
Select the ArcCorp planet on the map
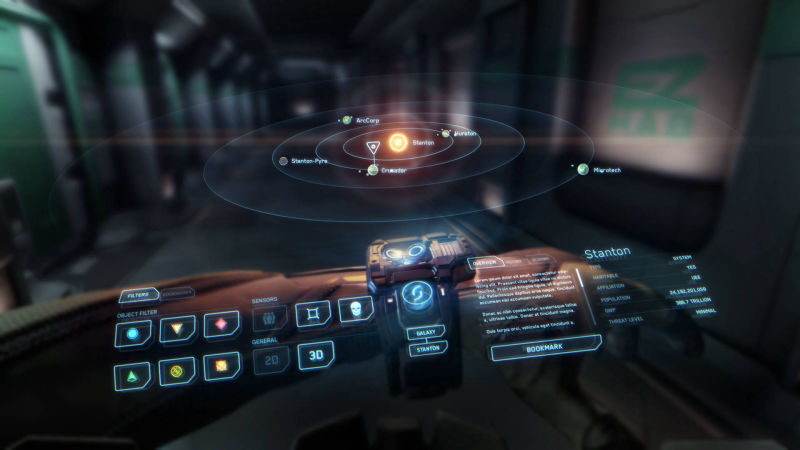(347, 120)
